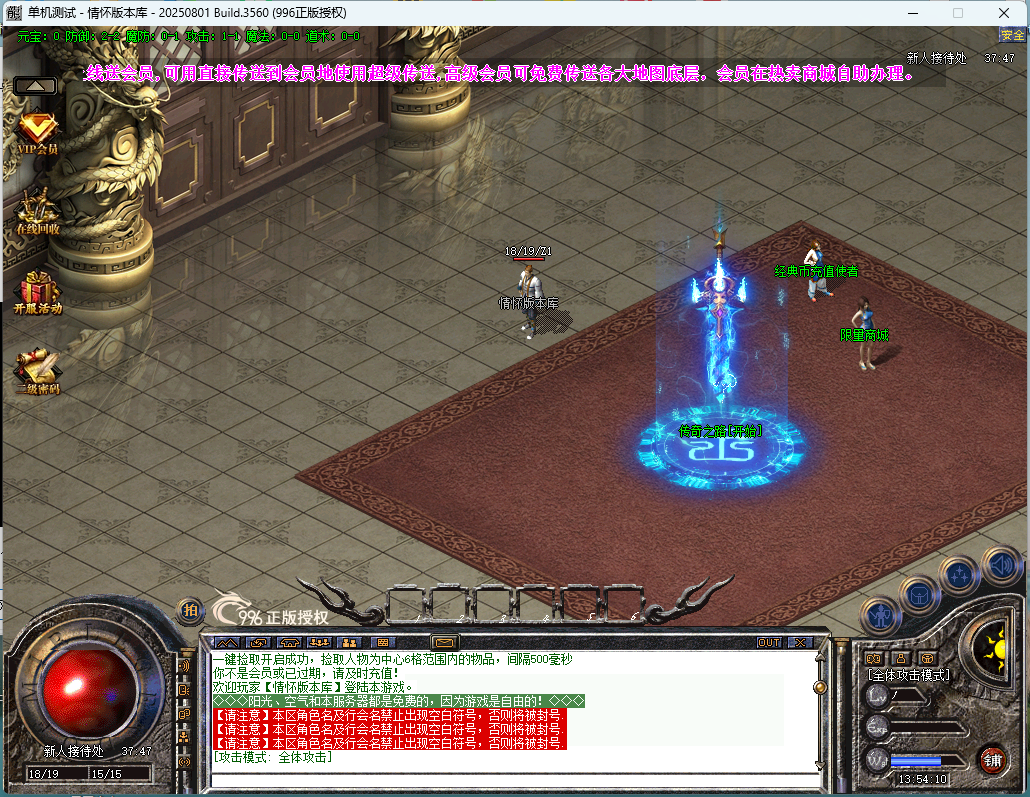The width and height of the screenshot is (1030, 797).
Task: Click the 全体攻击模式 attack mode label
Action: (x=909, y=675)
